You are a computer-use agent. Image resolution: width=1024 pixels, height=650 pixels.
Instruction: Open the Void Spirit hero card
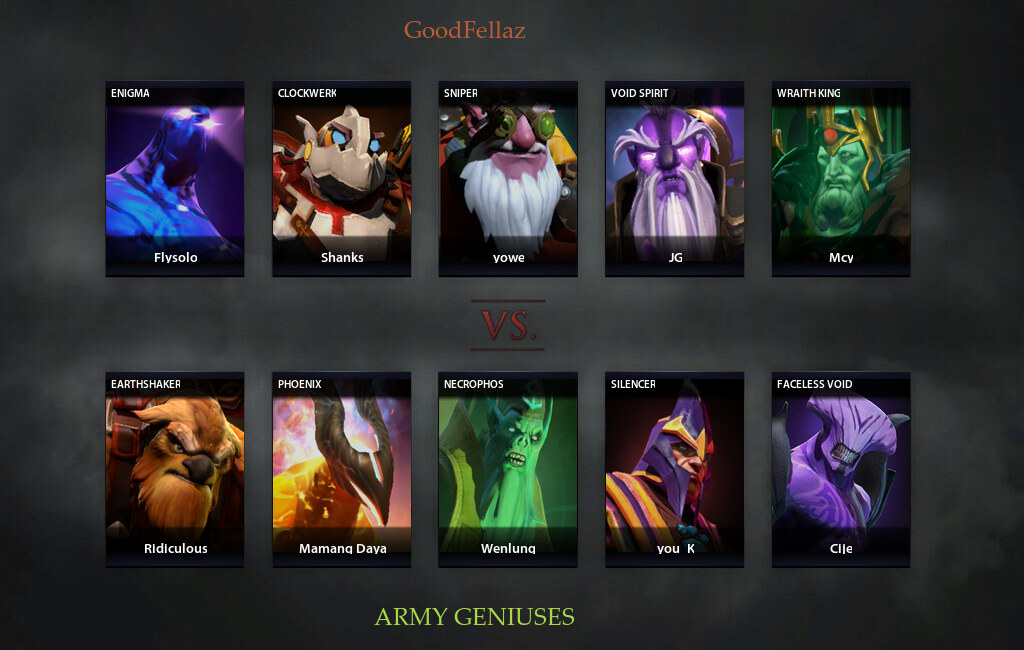pyautogui.click(x=675, y=178)
